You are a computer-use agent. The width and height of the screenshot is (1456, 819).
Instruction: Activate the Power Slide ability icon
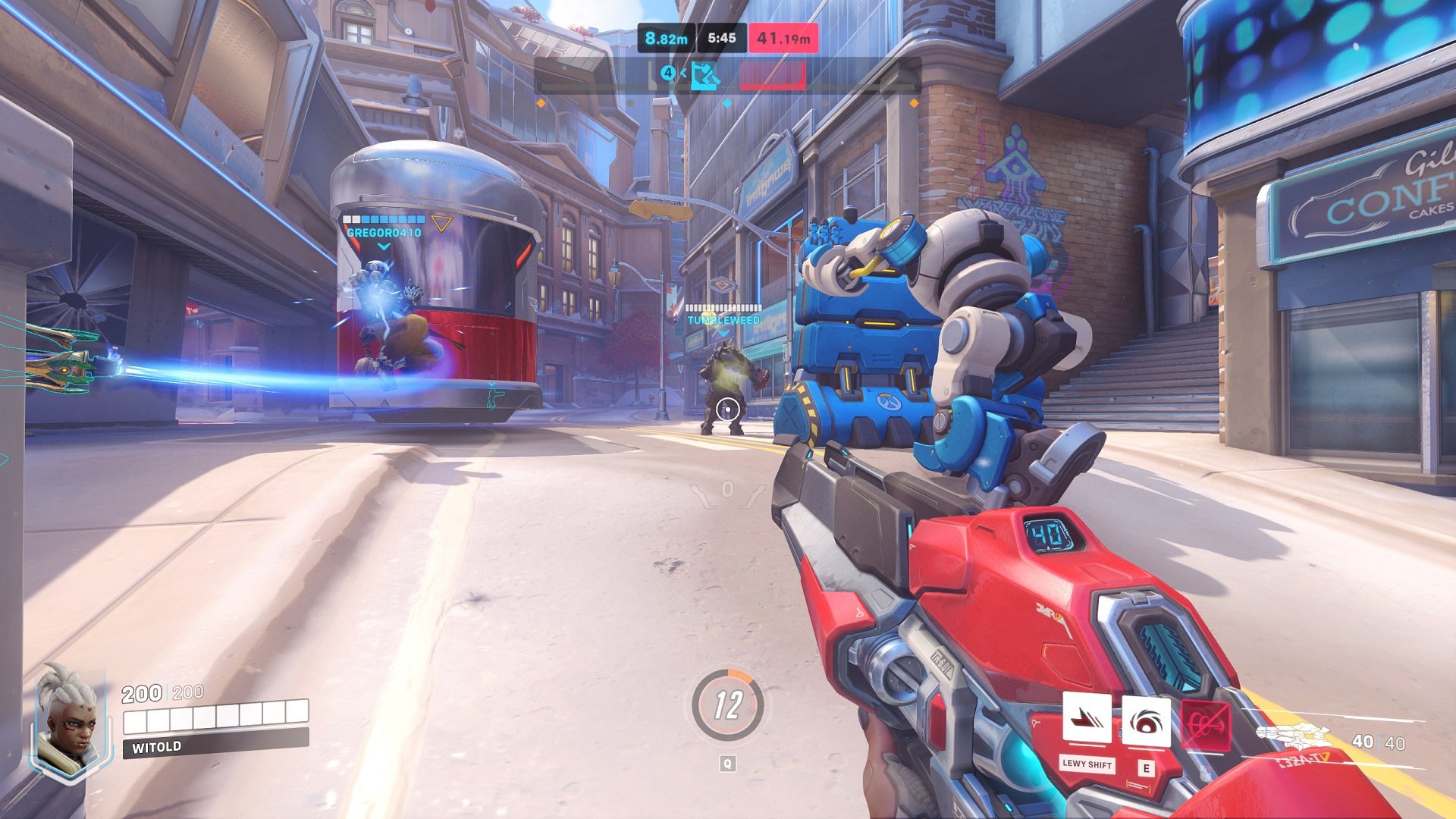(x=1087, y=718)
